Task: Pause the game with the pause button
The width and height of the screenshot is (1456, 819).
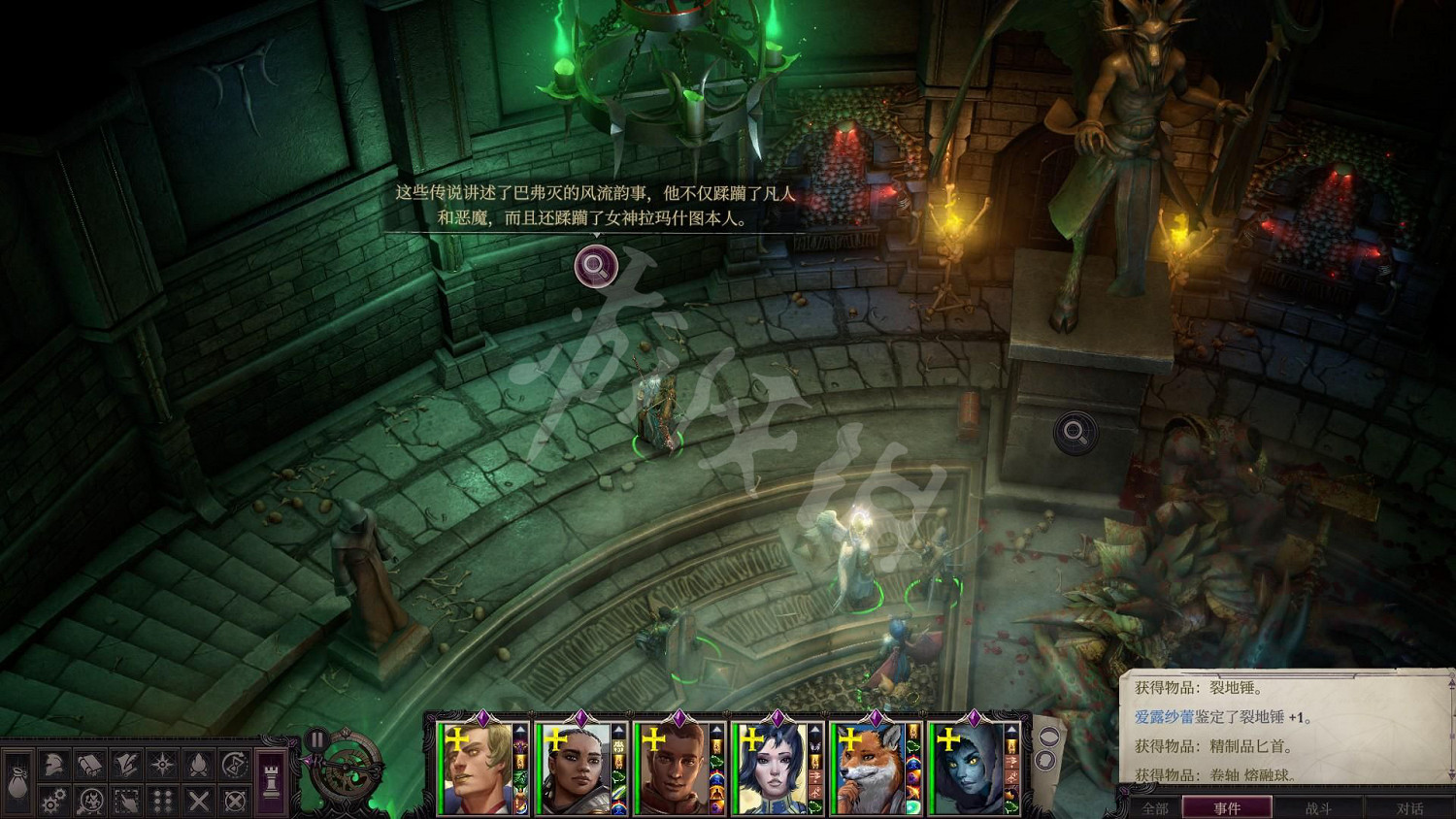Action: pyautogui.click(x=316, y=741)
